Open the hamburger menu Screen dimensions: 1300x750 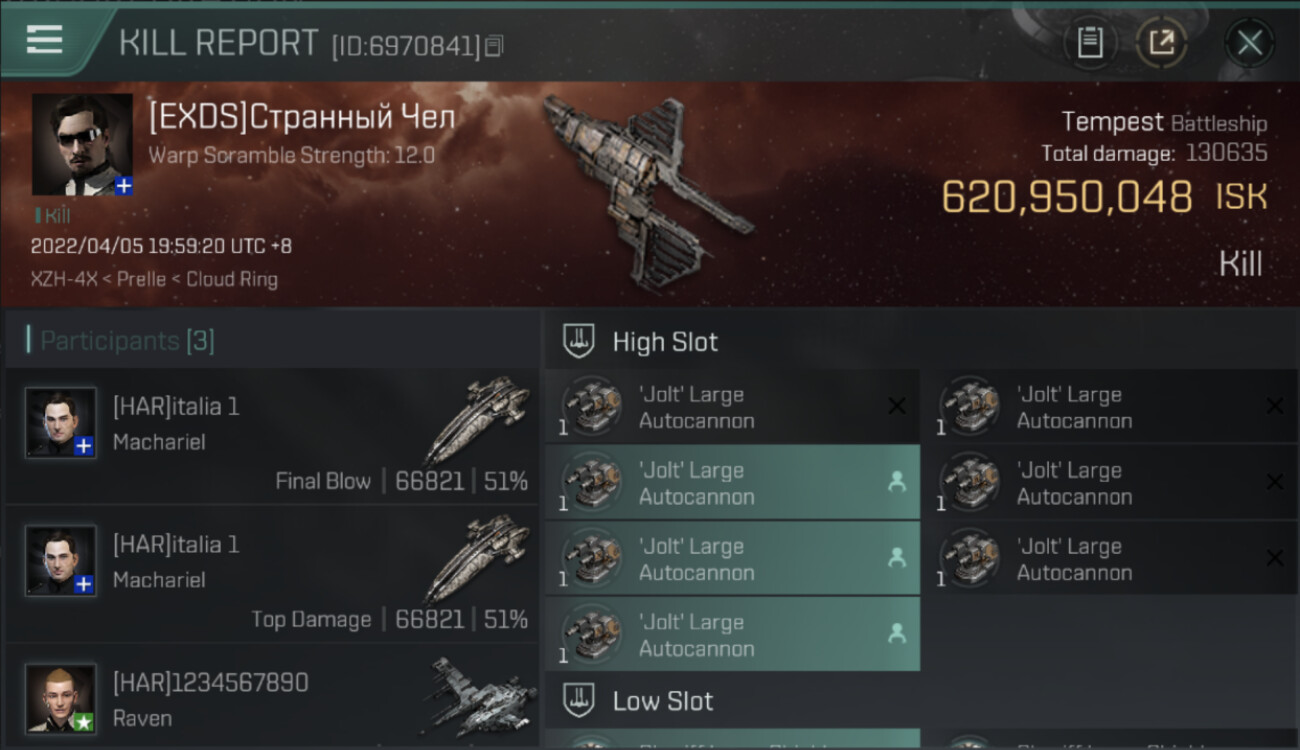coord(45,40)
